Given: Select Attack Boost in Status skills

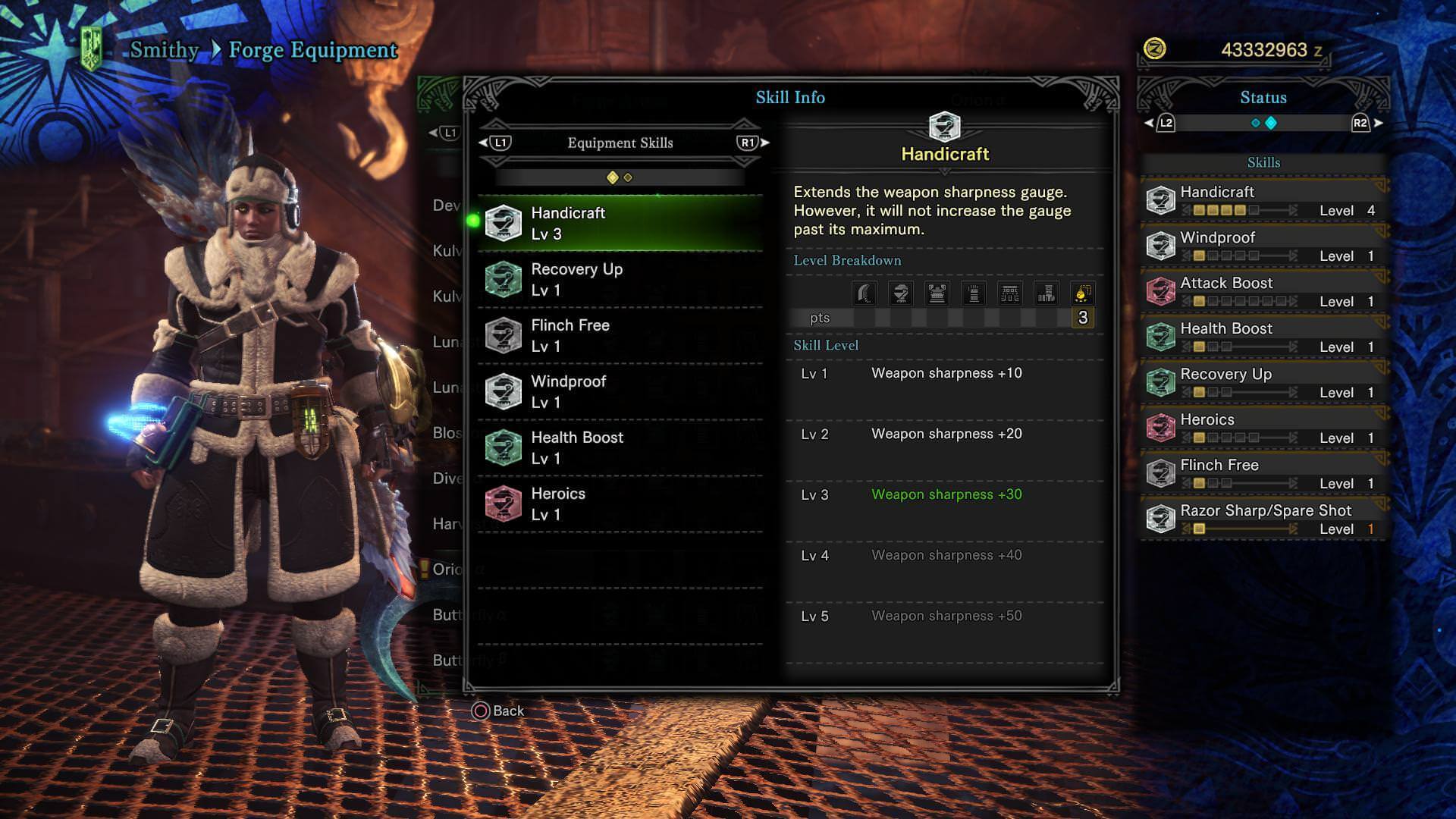Looking at the screenshot, I should coord(1263,292).
